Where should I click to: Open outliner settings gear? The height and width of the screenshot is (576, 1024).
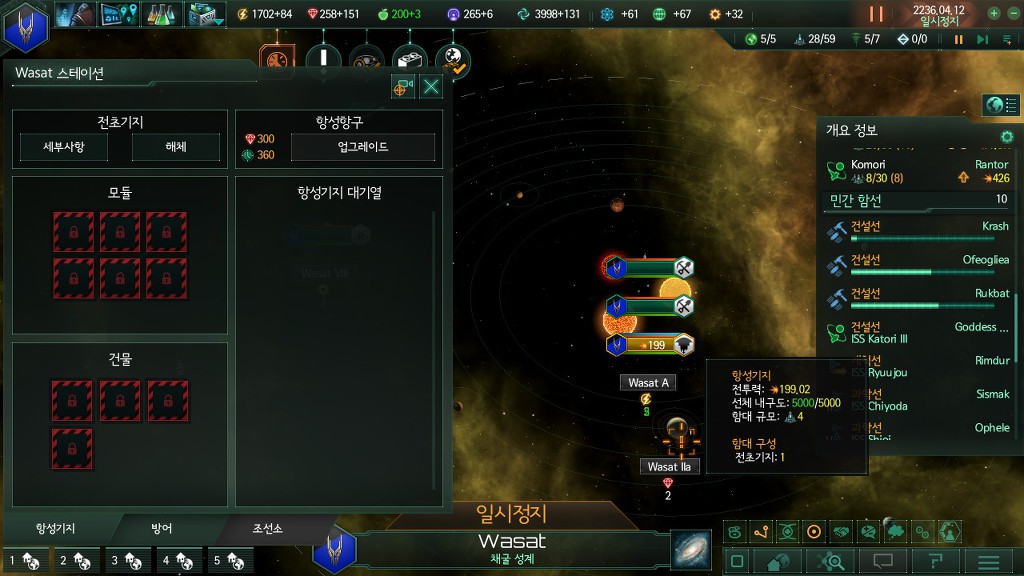[x=1007, y=136]
